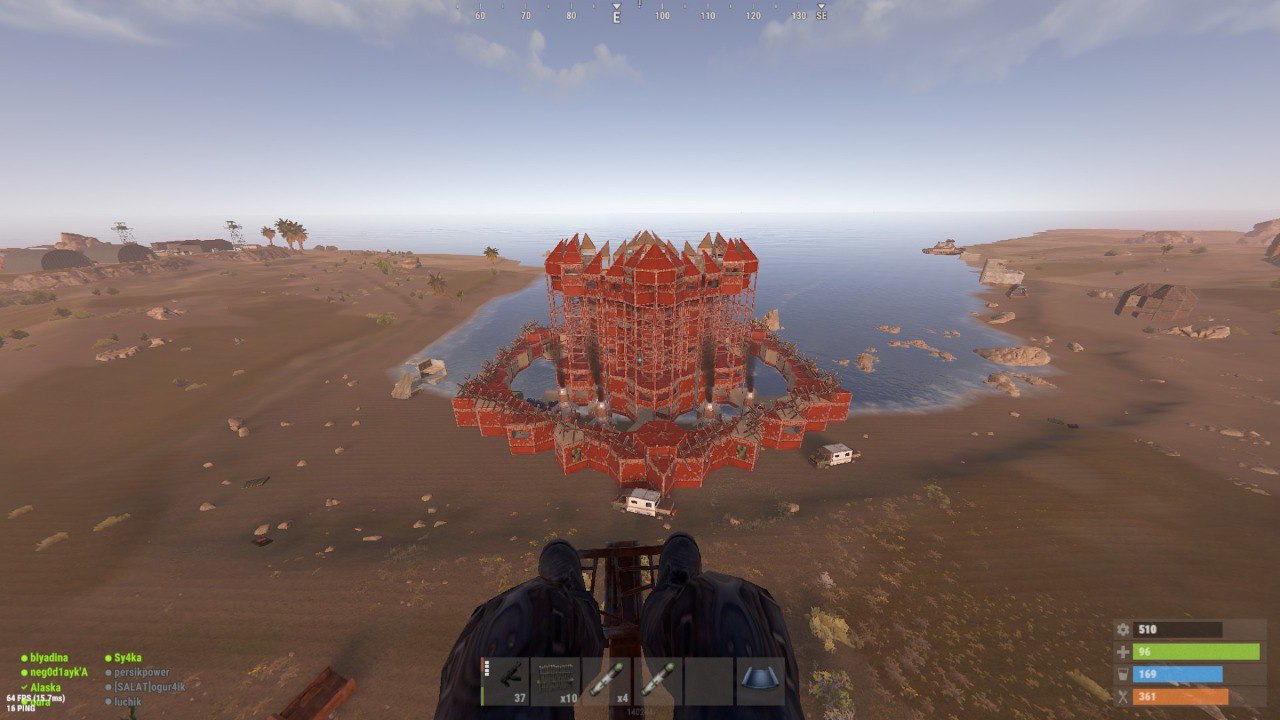This screenshot has height=720, width=1280.
Task: Click teammate Sy4ka in team list
Action: [127, 658]
